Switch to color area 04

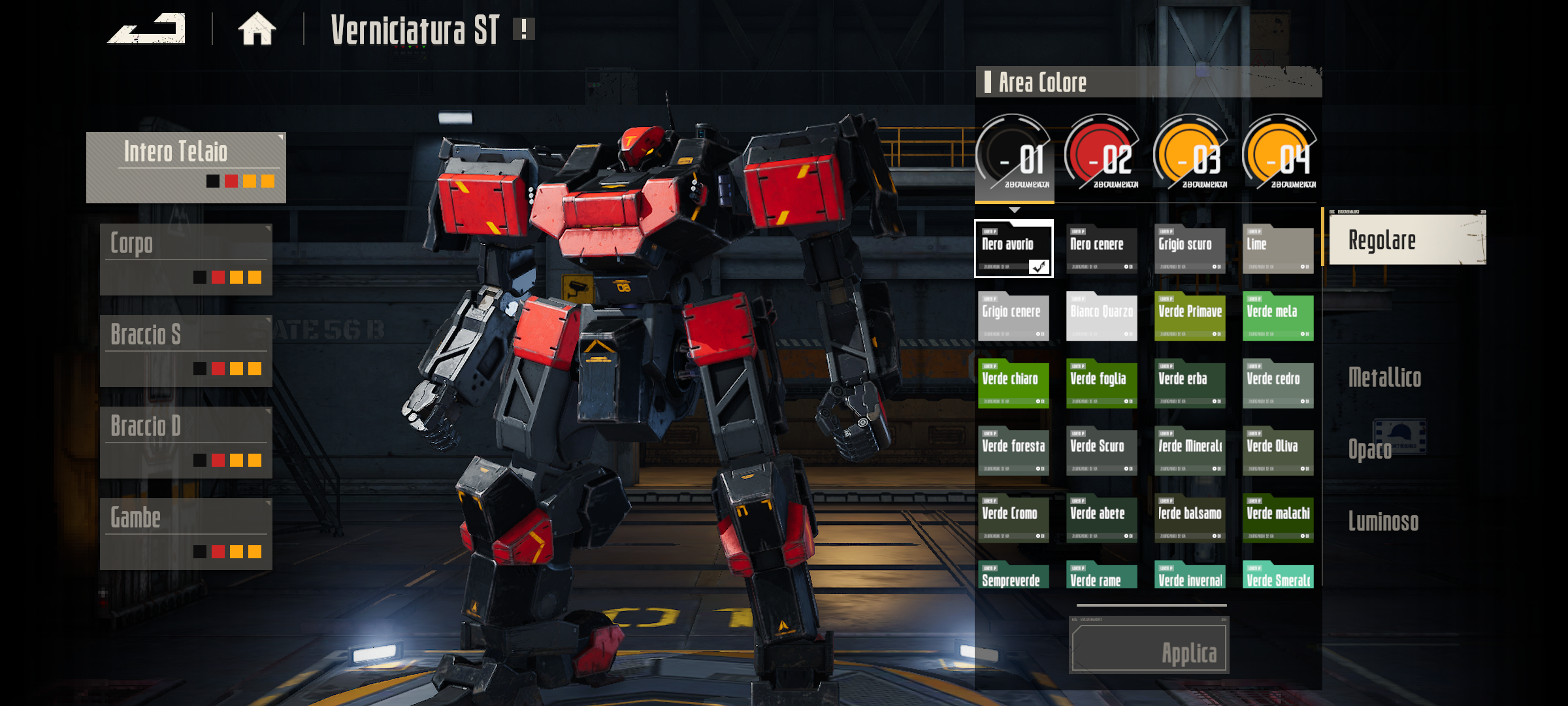coord(1280,156)
